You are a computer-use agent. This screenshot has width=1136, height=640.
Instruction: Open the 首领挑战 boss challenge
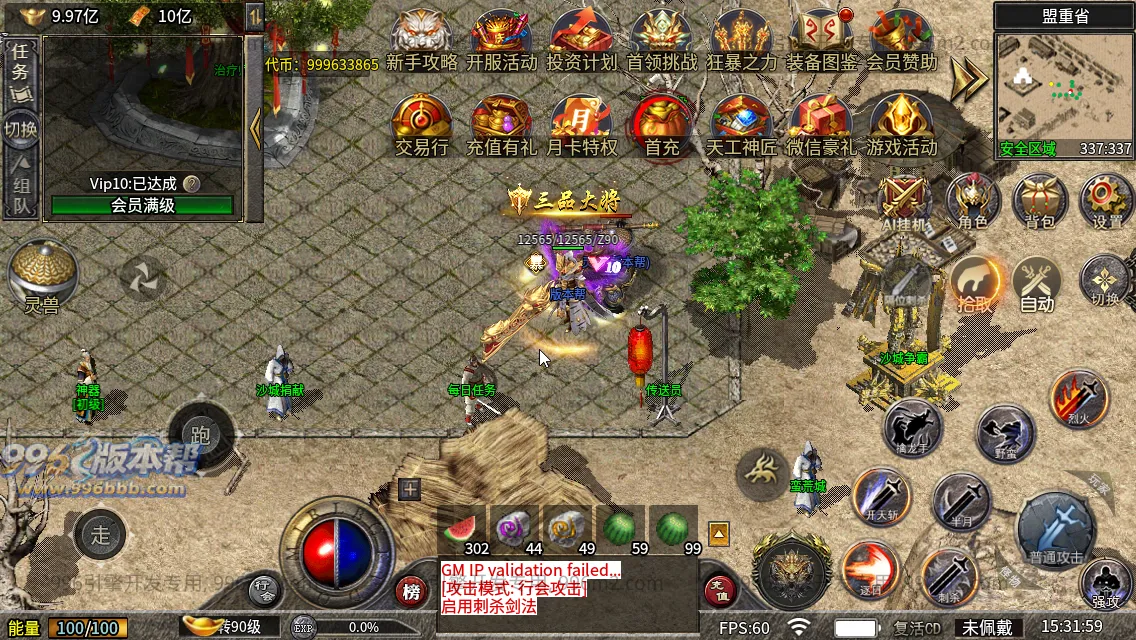661,40
